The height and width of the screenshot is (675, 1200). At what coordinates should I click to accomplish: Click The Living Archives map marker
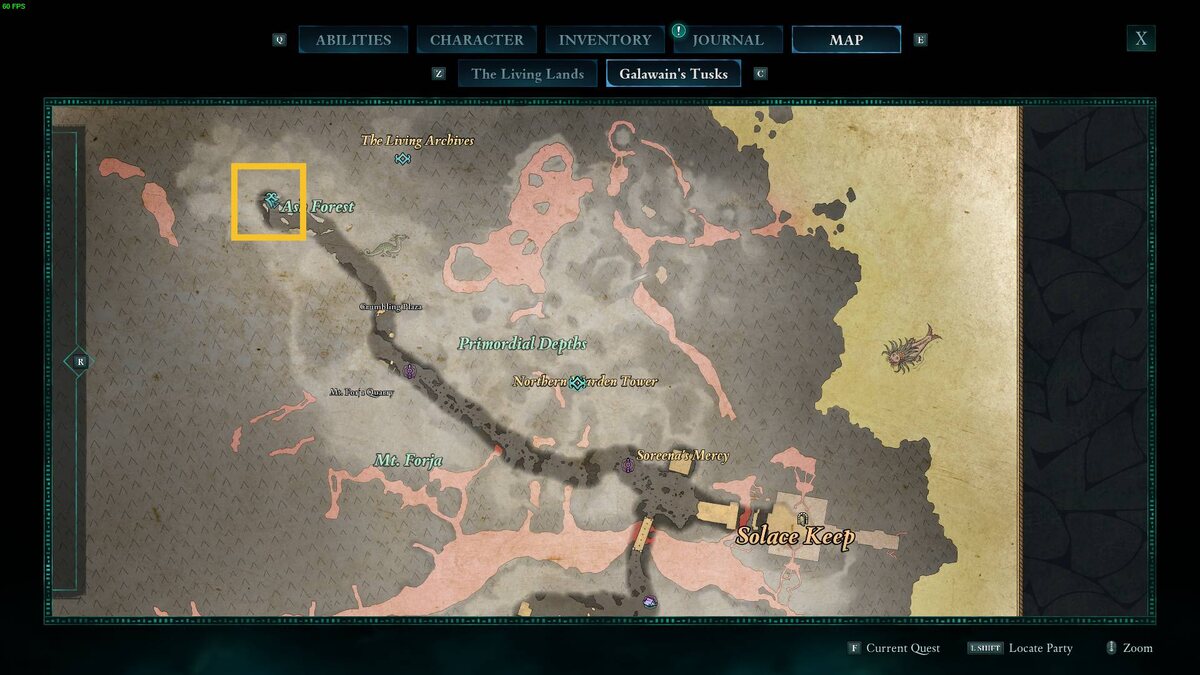402,159
